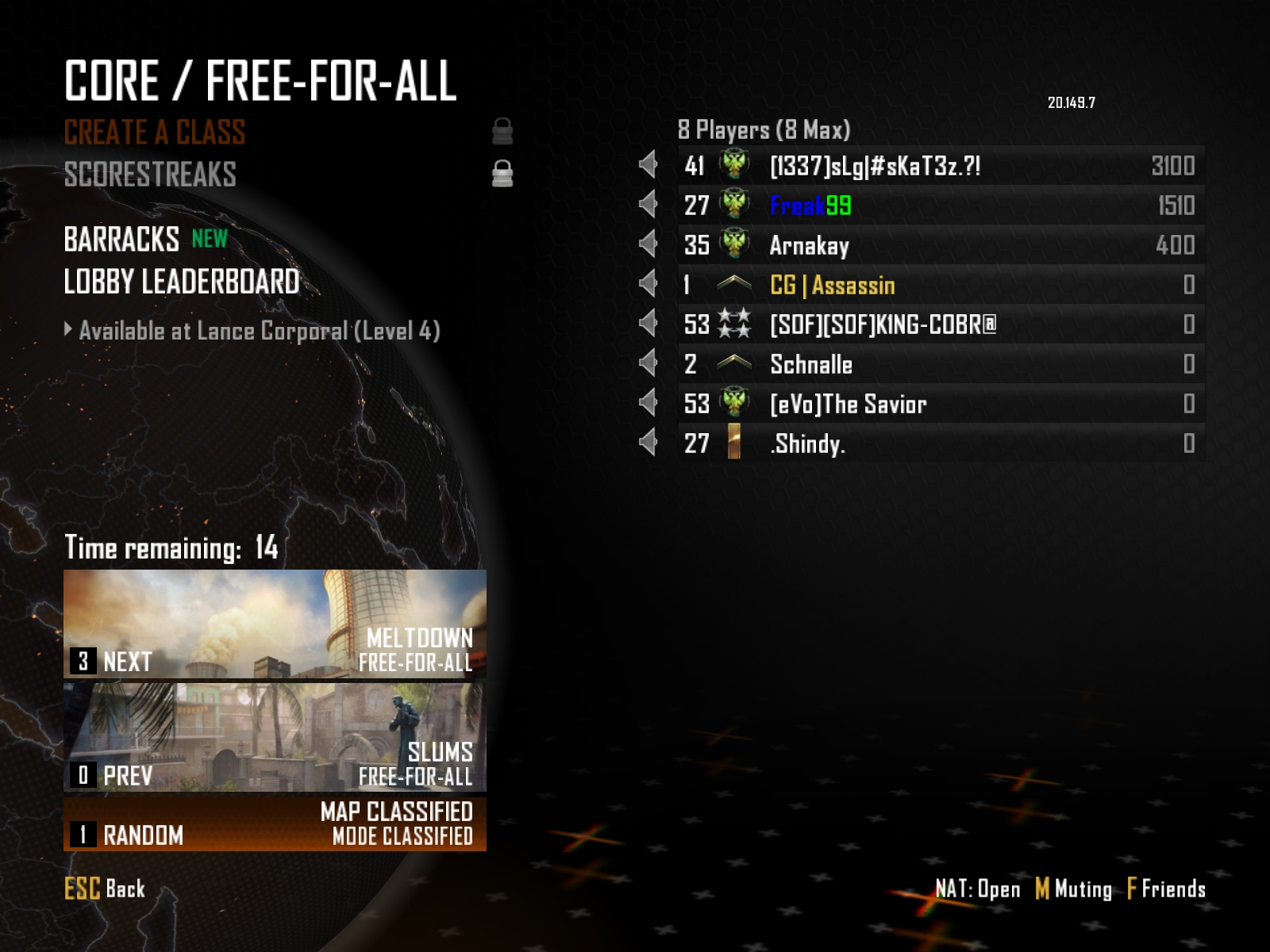1270x952 pixels.
Task: Open the Muting options
Action: click(x=1074, y=889)
